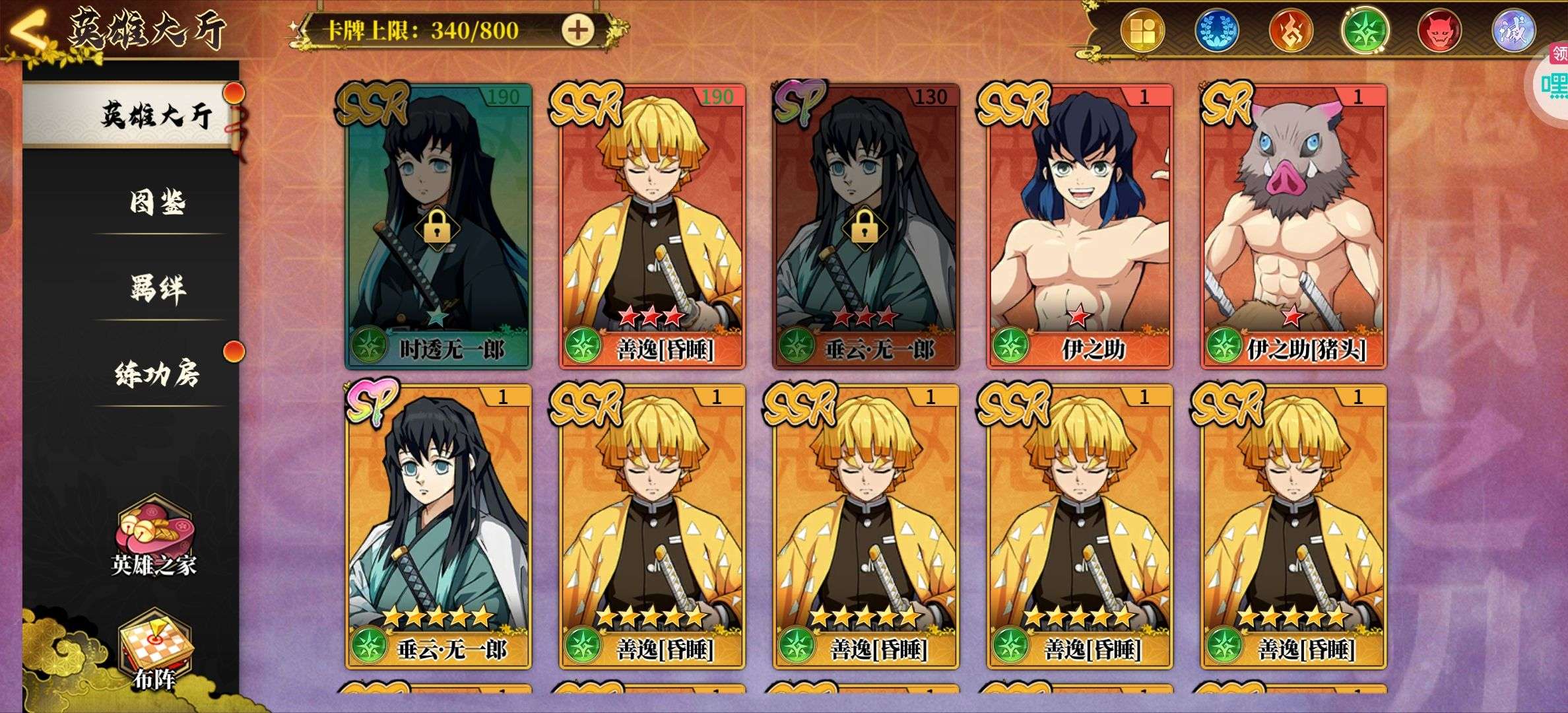
Task: Select the five-star 垂云·无一郎 SP card
Action: pos(438,526)
